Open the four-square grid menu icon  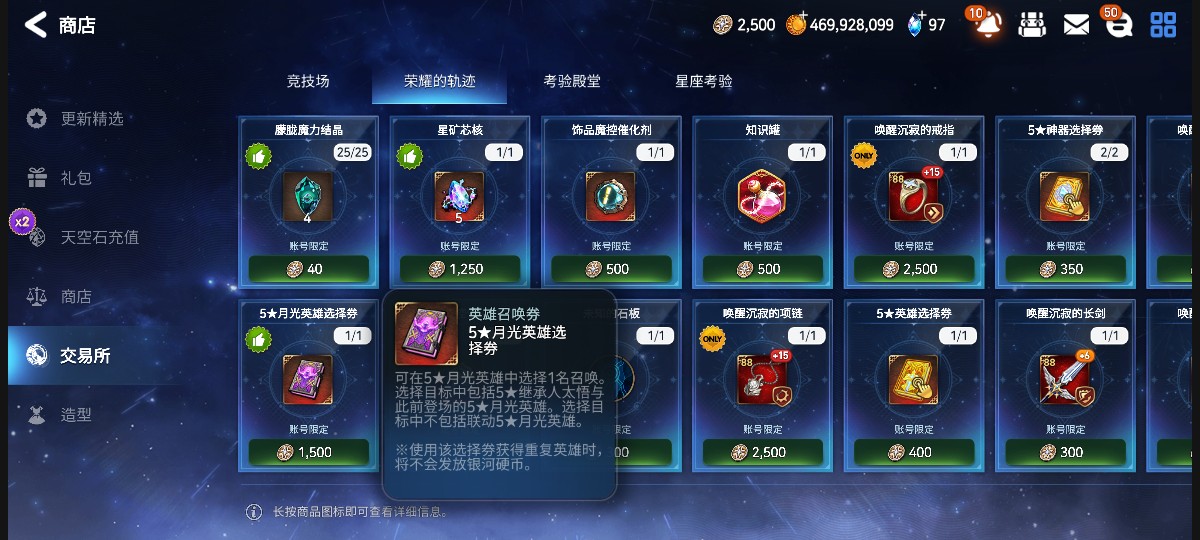tap(1163, 25)
